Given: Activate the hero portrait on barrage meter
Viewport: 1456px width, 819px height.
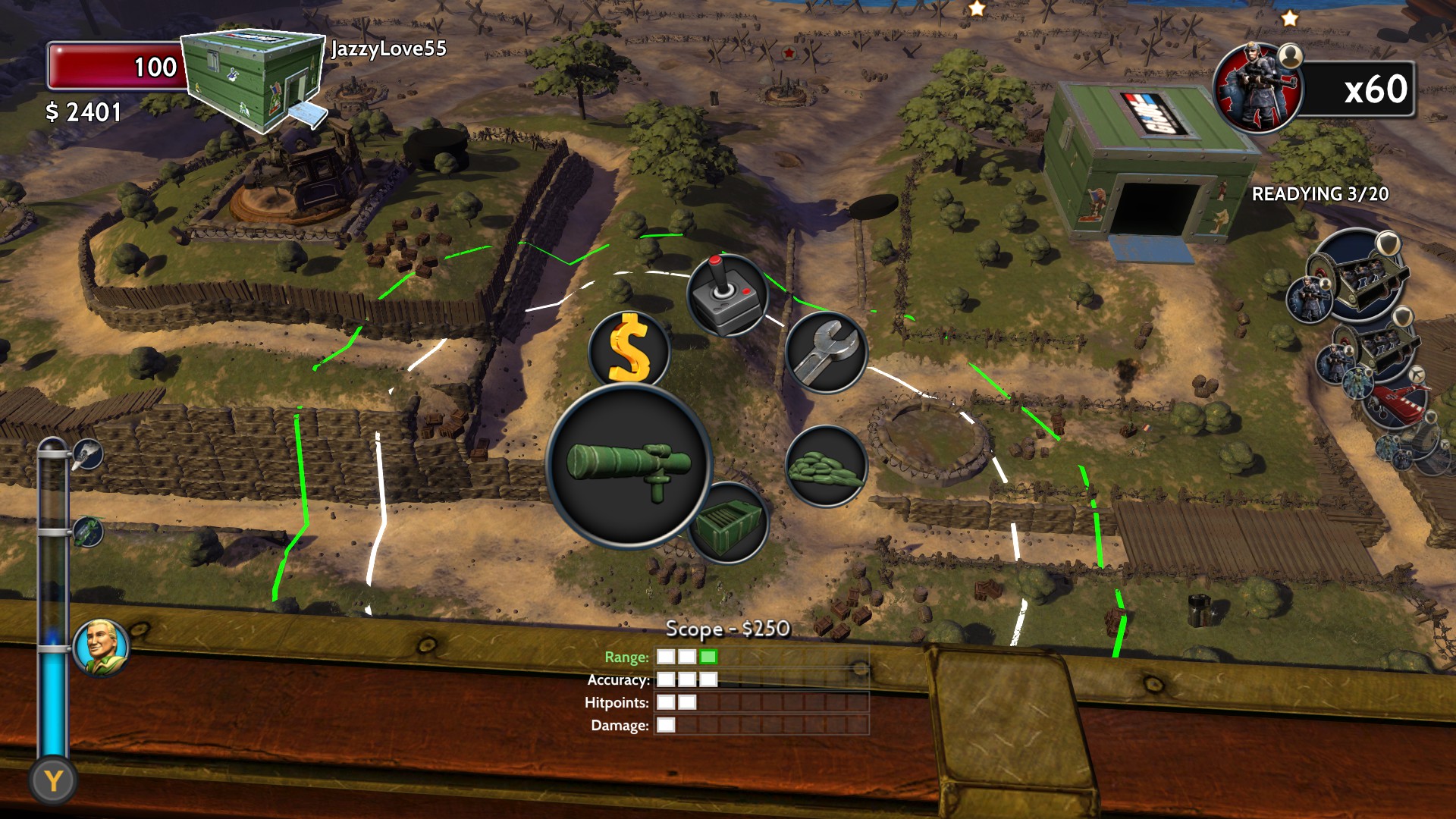Looking at the screenshot, I should (102, 647).
